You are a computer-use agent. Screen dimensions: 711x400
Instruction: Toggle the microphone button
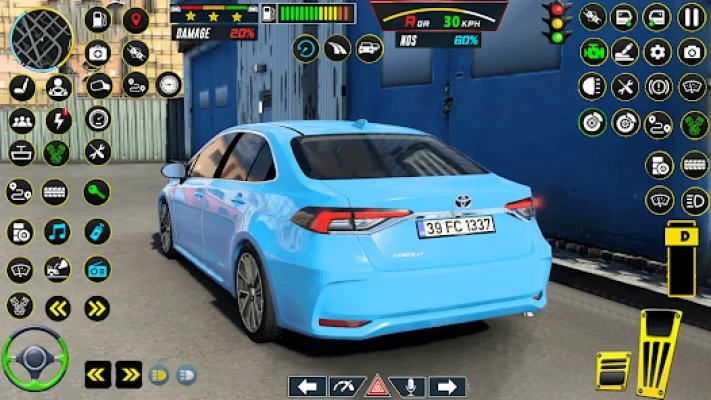(412, 386)
